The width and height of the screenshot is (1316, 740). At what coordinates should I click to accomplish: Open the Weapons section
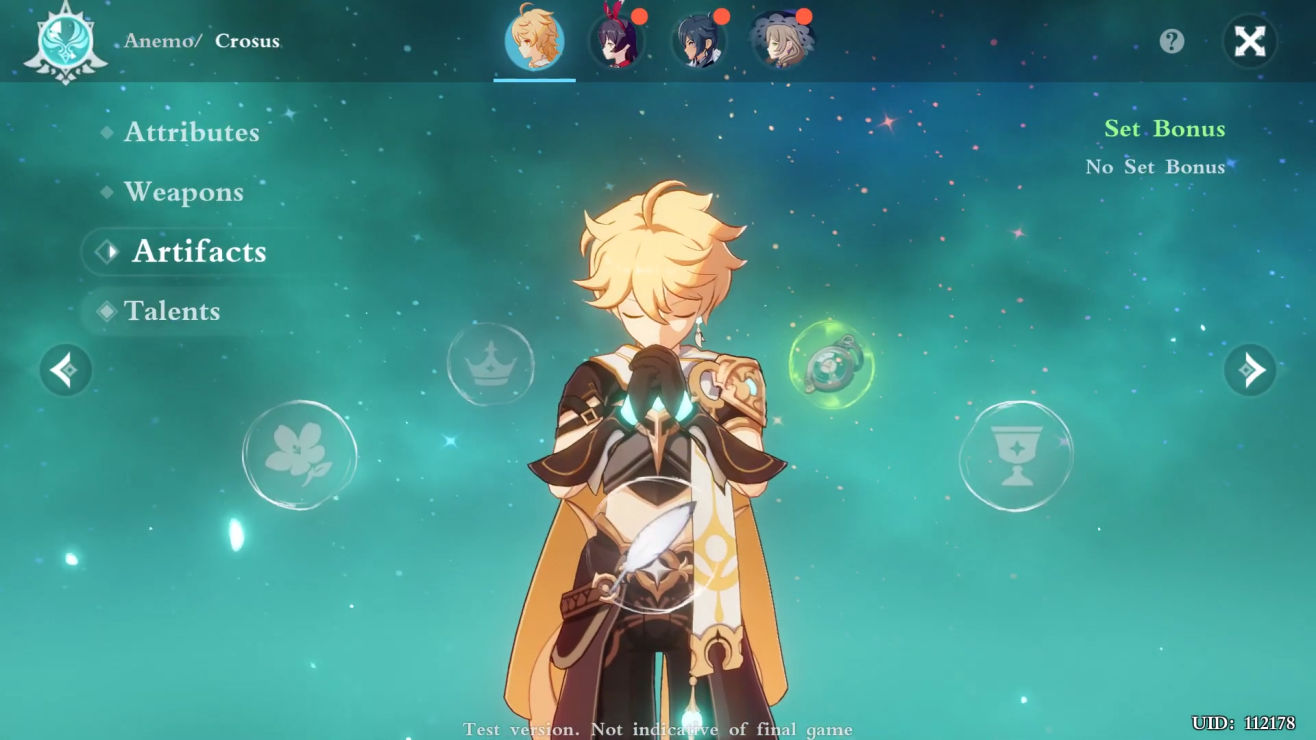[184, 192]
